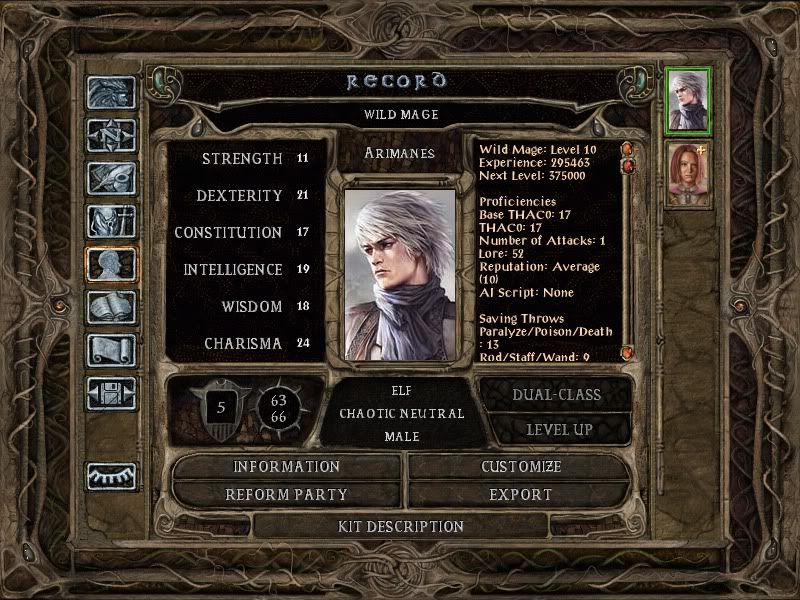Screen dimensions: 800x600
Task: Select the white-haired Arimanes party portrait
Action: click(x=688, y=100)
